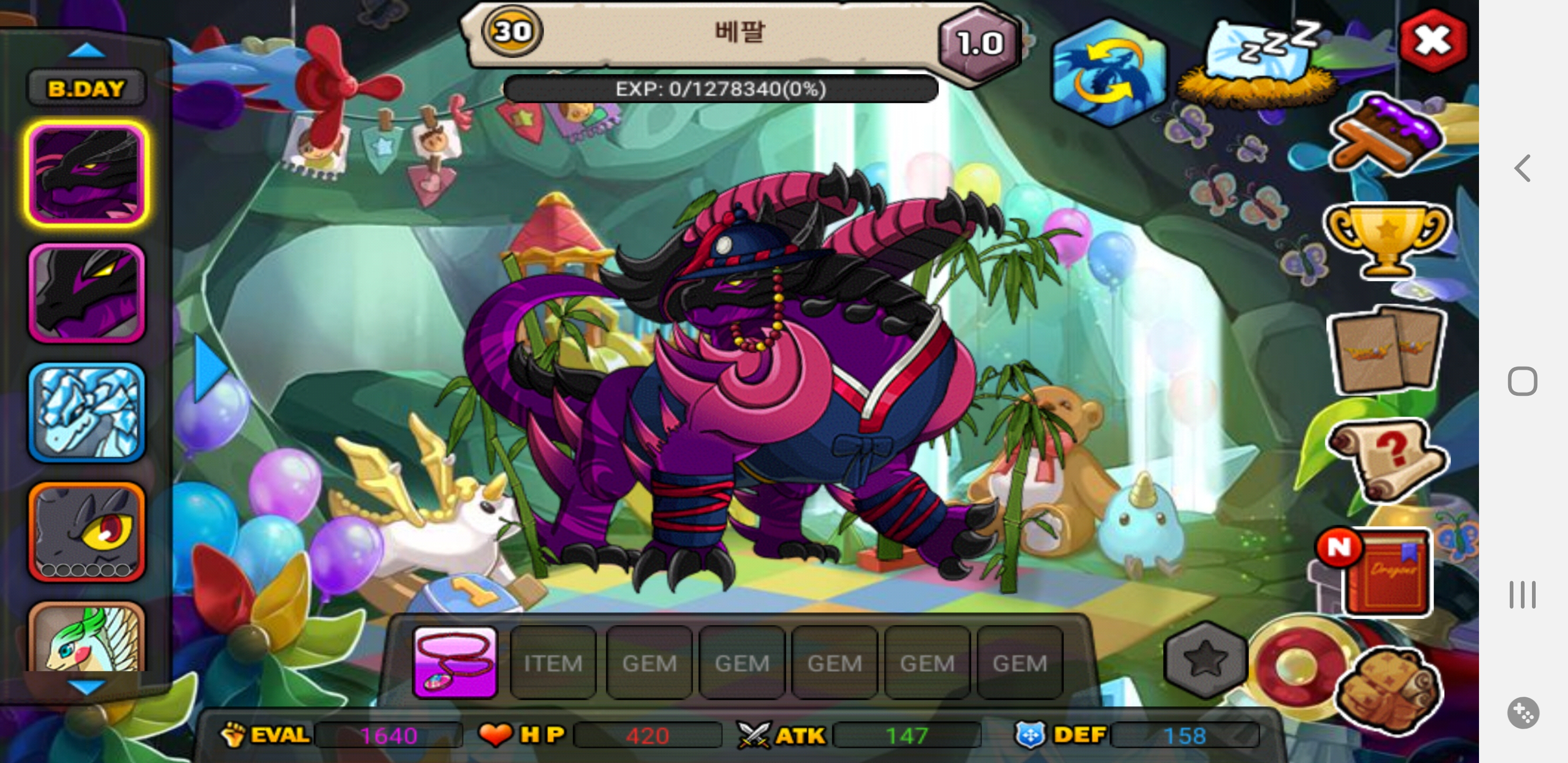
Task: Open the brown backpack inventory
Action: tap(1388, 691)
